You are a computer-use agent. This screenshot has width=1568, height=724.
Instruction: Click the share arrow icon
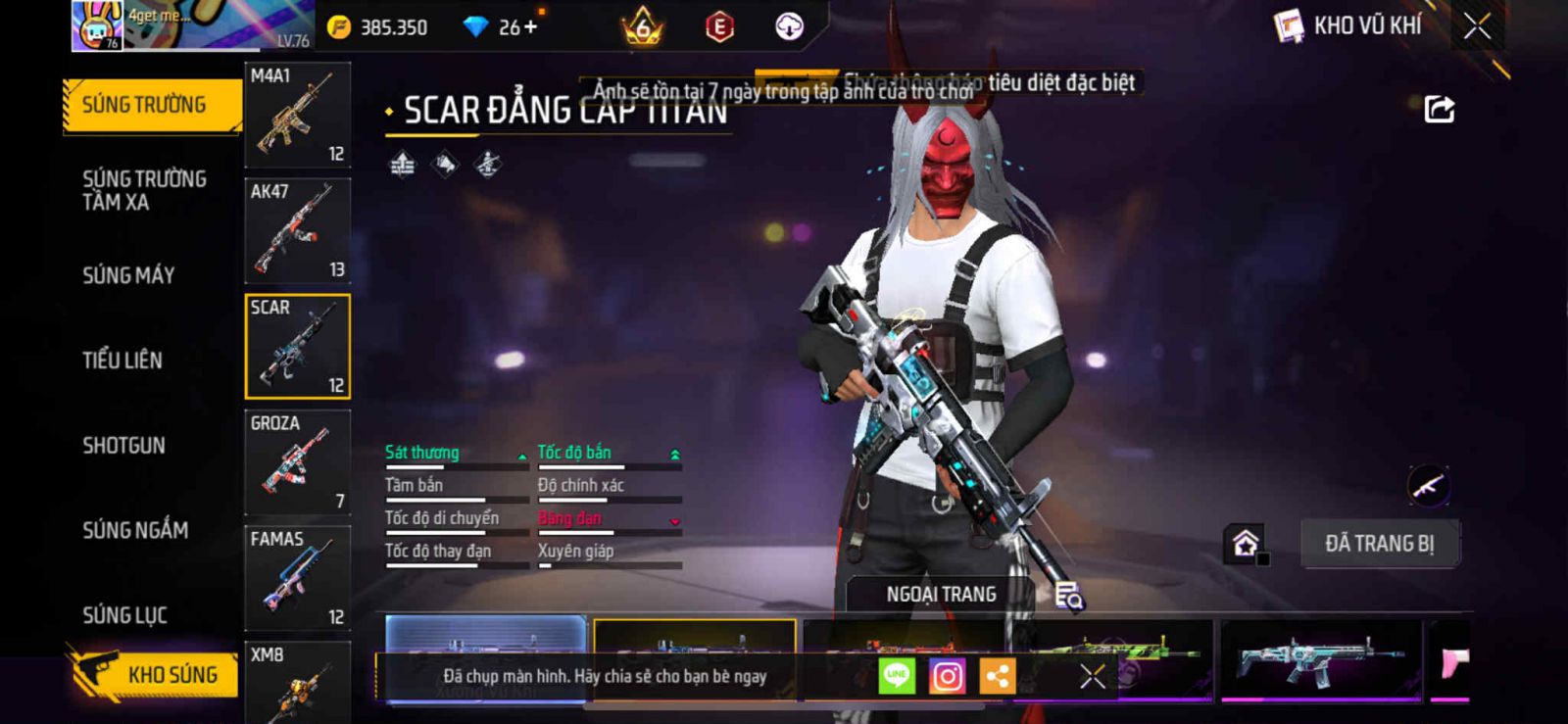click(x=1439, y=109)
